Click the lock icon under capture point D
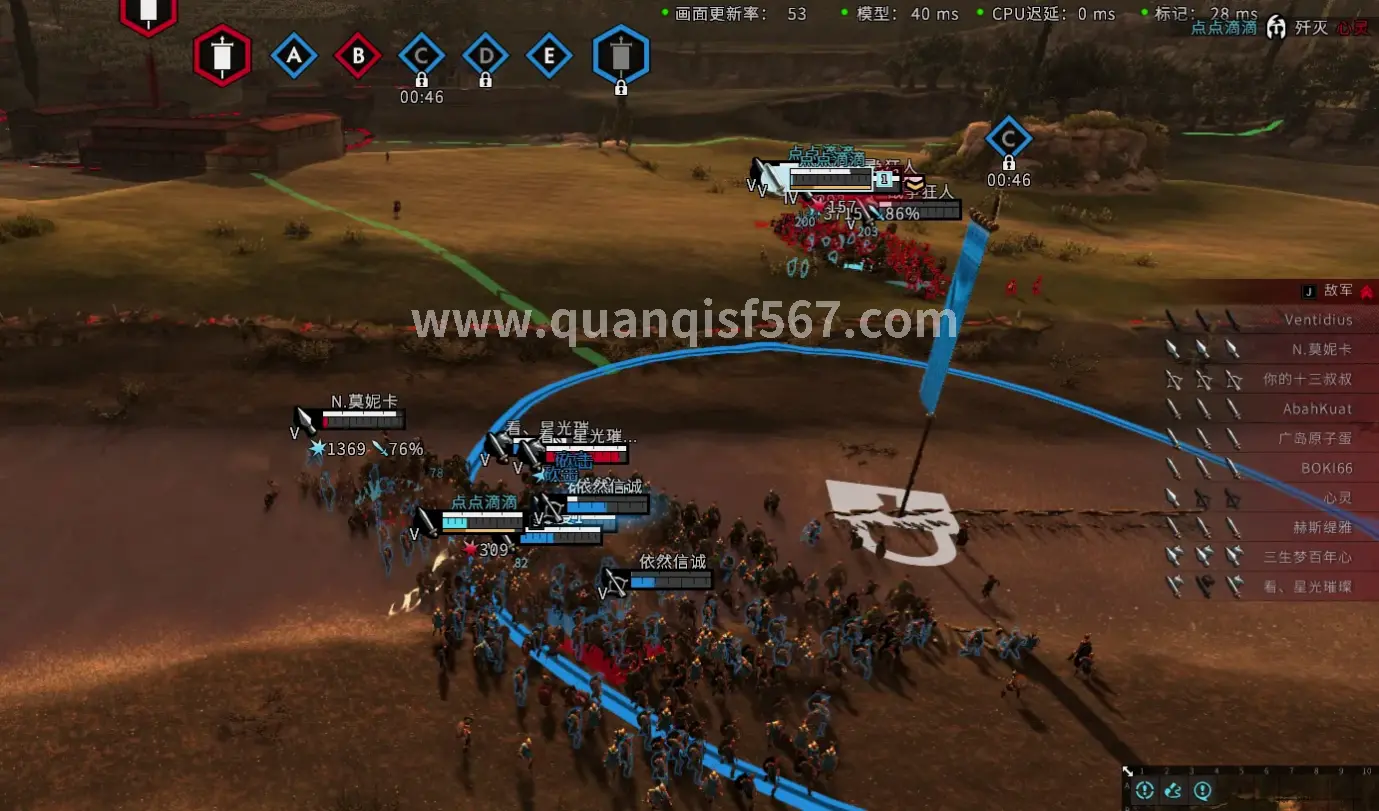The width and height of the screenshot is (1379, 811). [485, 78]
